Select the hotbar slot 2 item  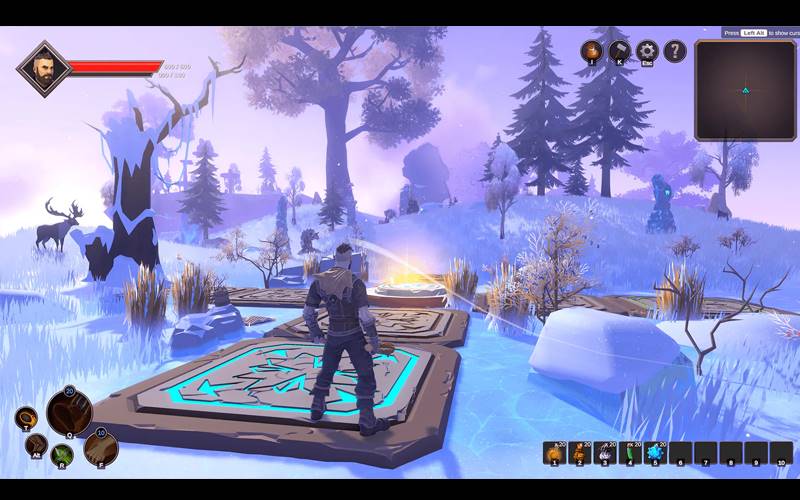point(580,454)
